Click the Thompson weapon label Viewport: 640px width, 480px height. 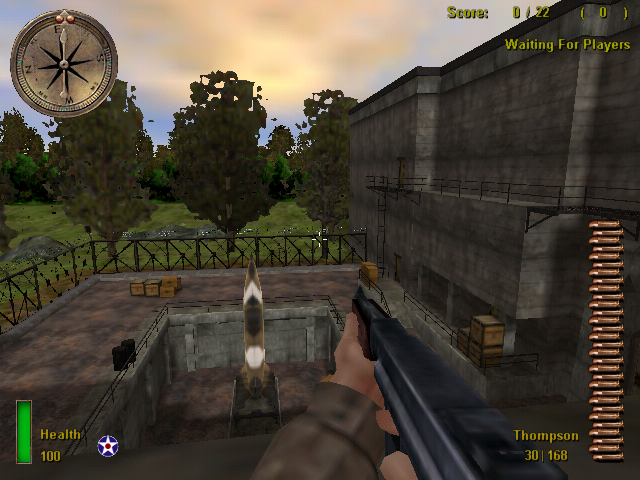[546, 436]
